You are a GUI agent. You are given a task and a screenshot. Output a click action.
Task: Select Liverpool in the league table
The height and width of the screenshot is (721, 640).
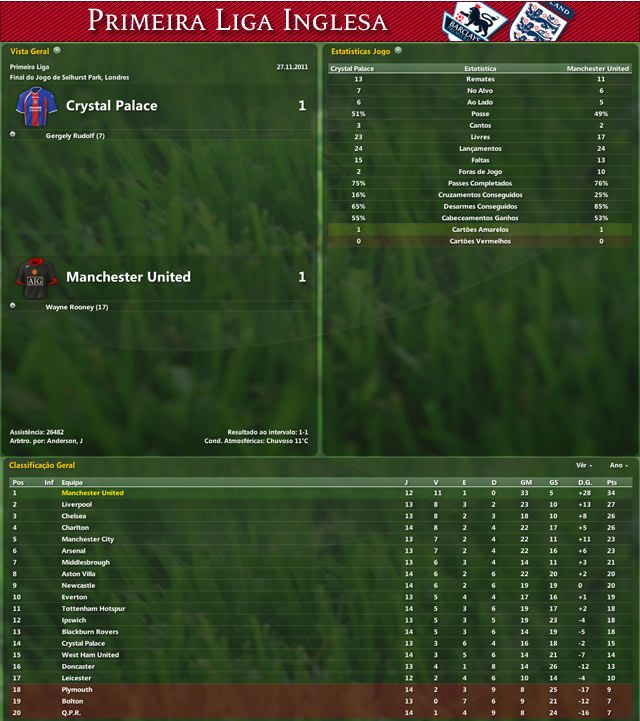coord(77,504)
